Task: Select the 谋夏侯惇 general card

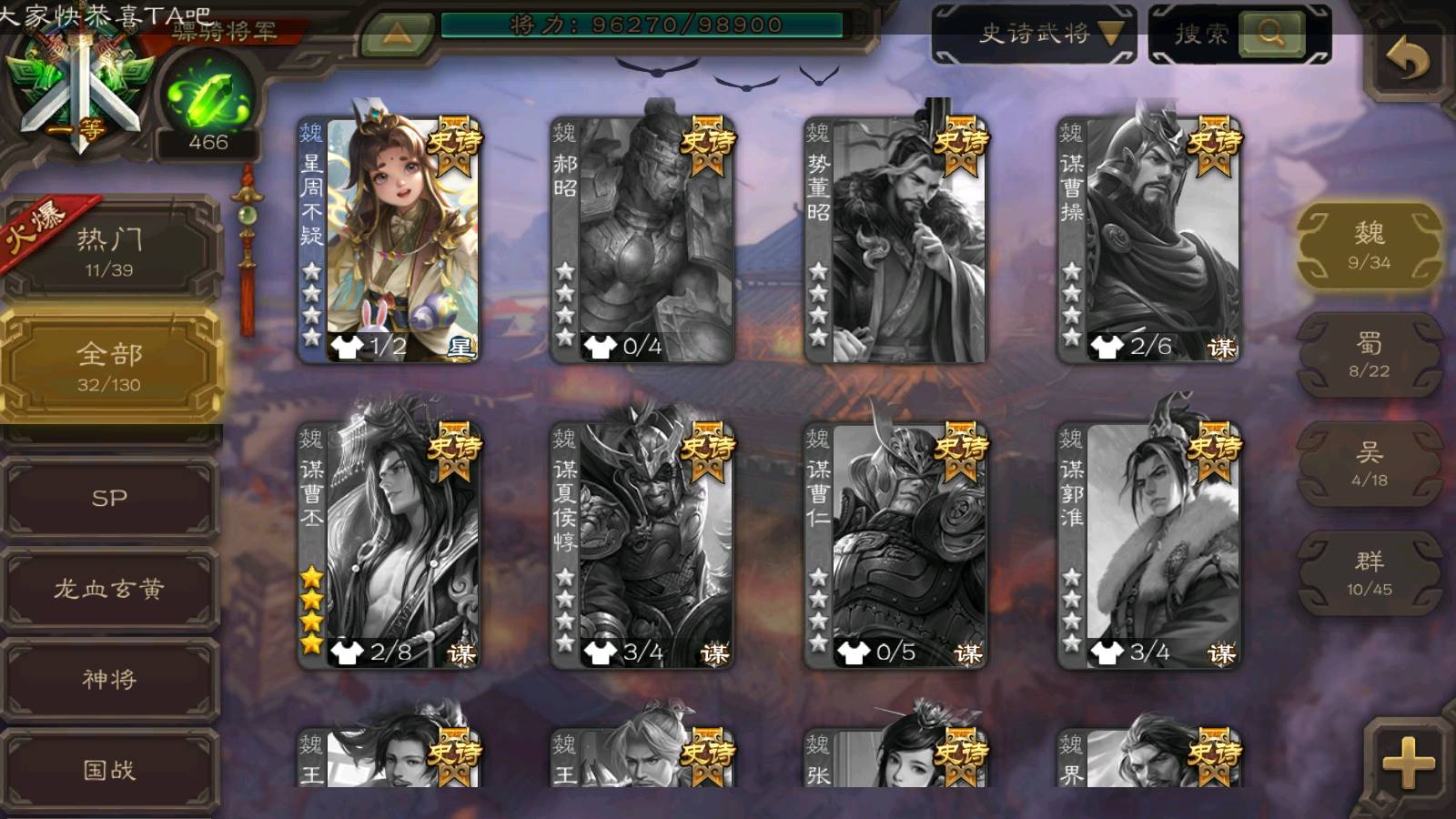Action: pyautogui.click(x=642, y=545)
